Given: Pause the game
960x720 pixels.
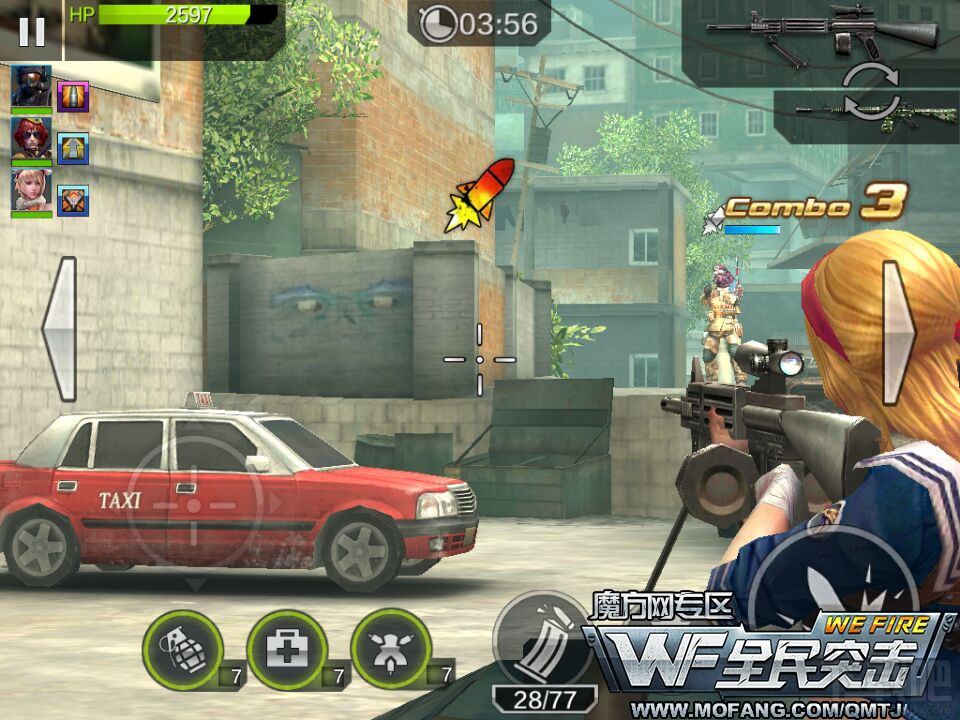Looking at the screenshot, I should click(x=31, y=31).
